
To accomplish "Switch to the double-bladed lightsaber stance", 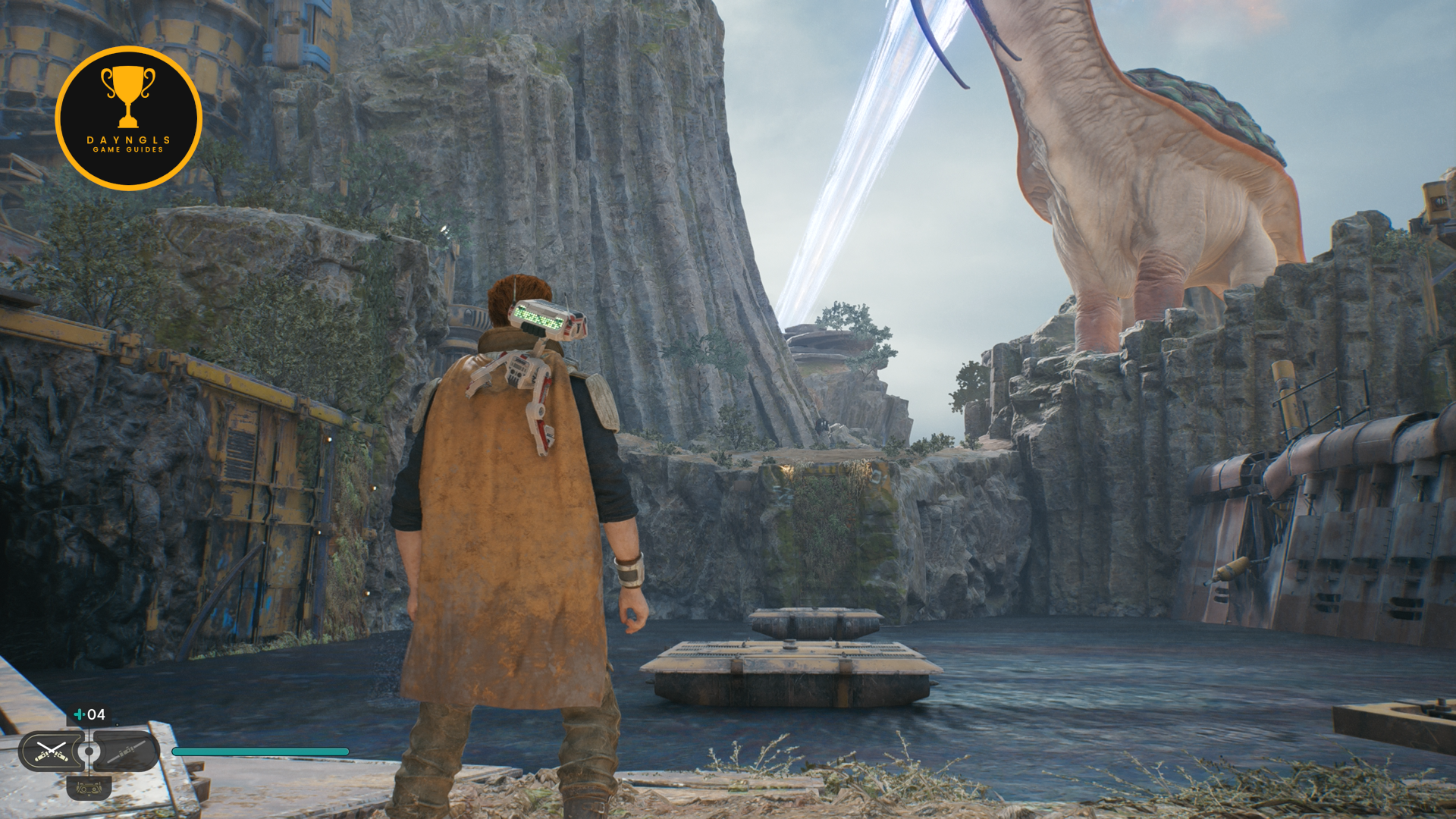I will click(x=127, y=752).
